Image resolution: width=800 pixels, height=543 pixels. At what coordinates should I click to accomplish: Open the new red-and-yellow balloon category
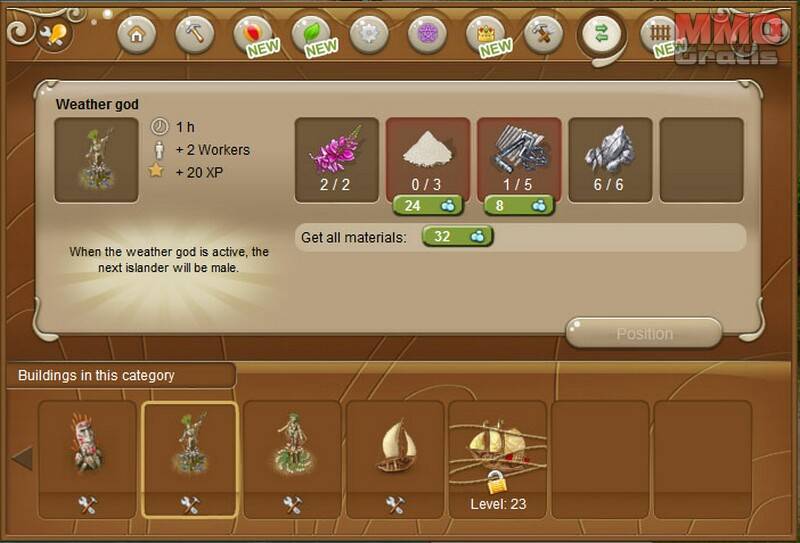pos(253,34)
